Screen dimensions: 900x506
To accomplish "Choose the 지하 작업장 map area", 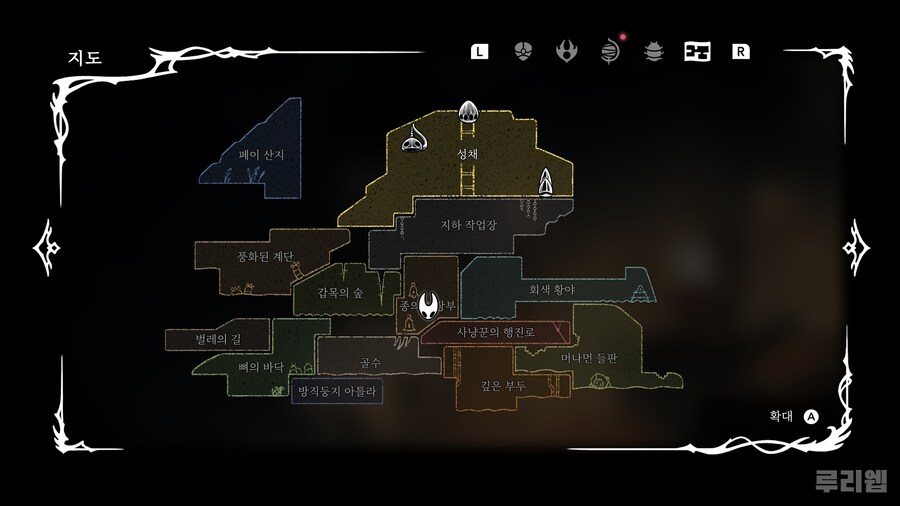I will coord(468,225).
